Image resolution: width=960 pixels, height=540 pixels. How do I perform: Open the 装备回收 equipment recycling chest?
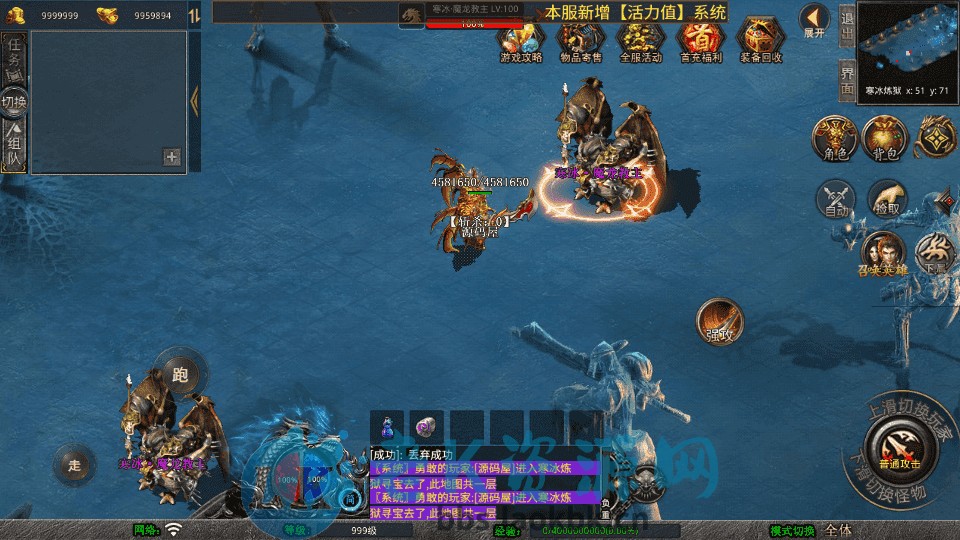pos(761,41)
